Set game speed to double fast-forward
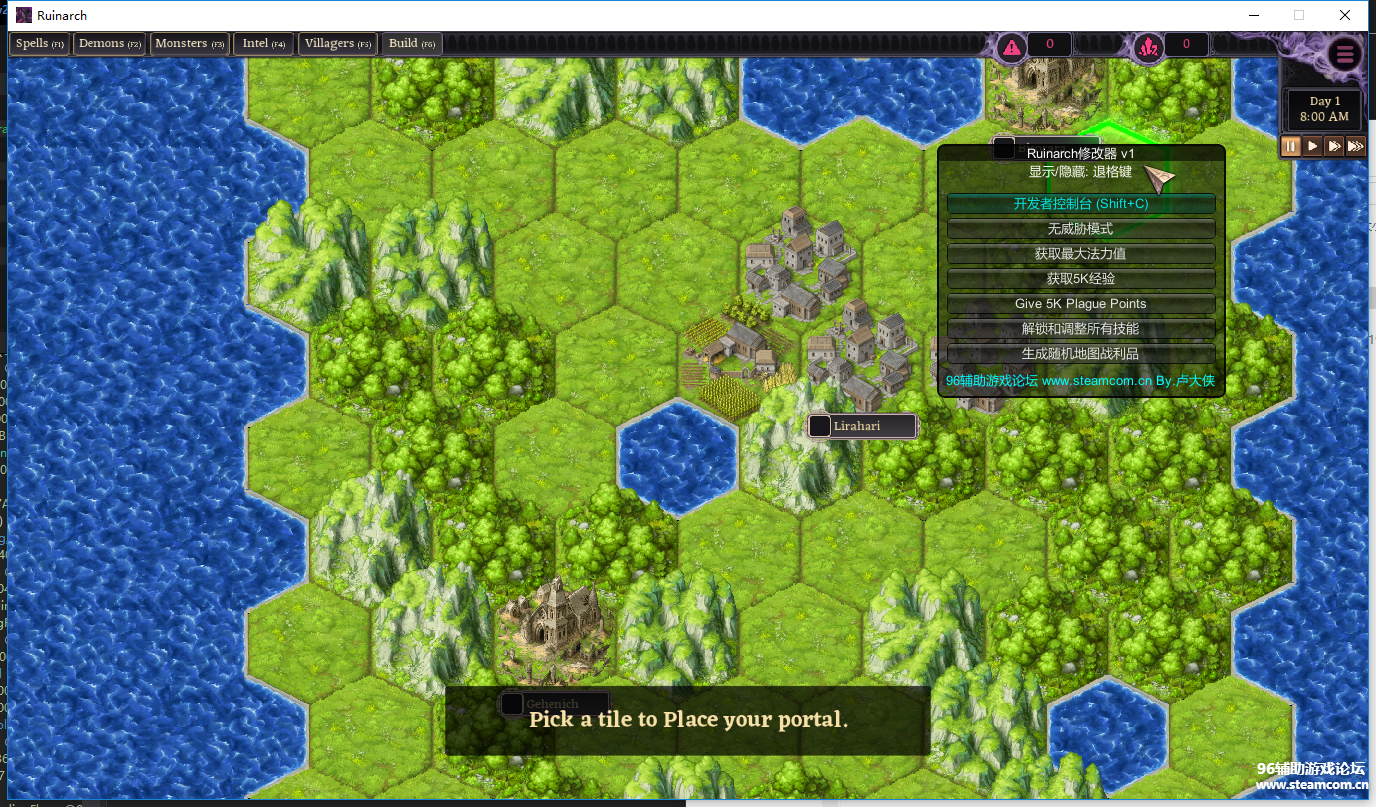Viewport: 1376px width, 807px height. tap(1334, 146)
